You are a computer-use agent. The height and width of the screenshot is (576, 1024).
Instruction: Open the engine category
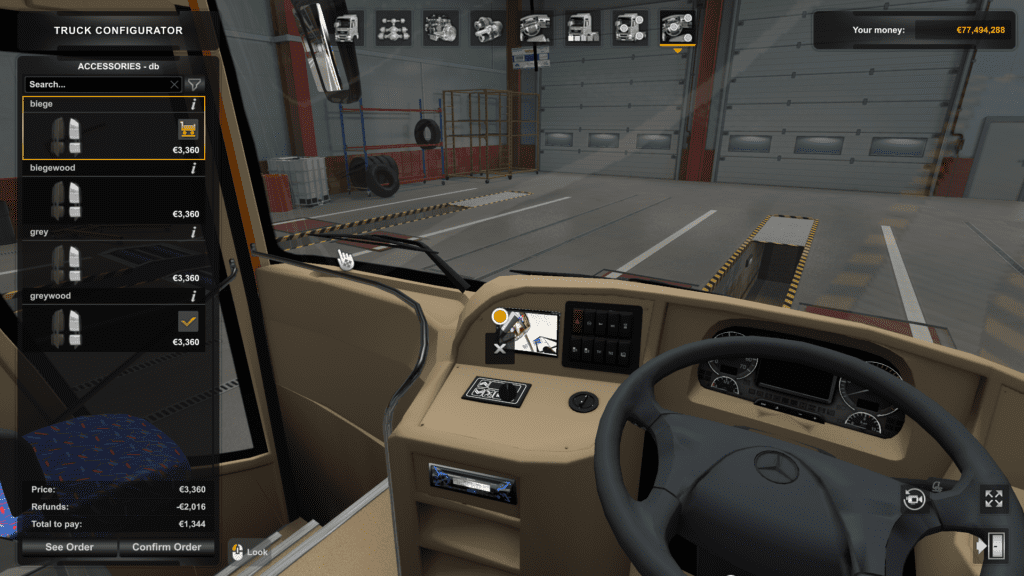441,27
